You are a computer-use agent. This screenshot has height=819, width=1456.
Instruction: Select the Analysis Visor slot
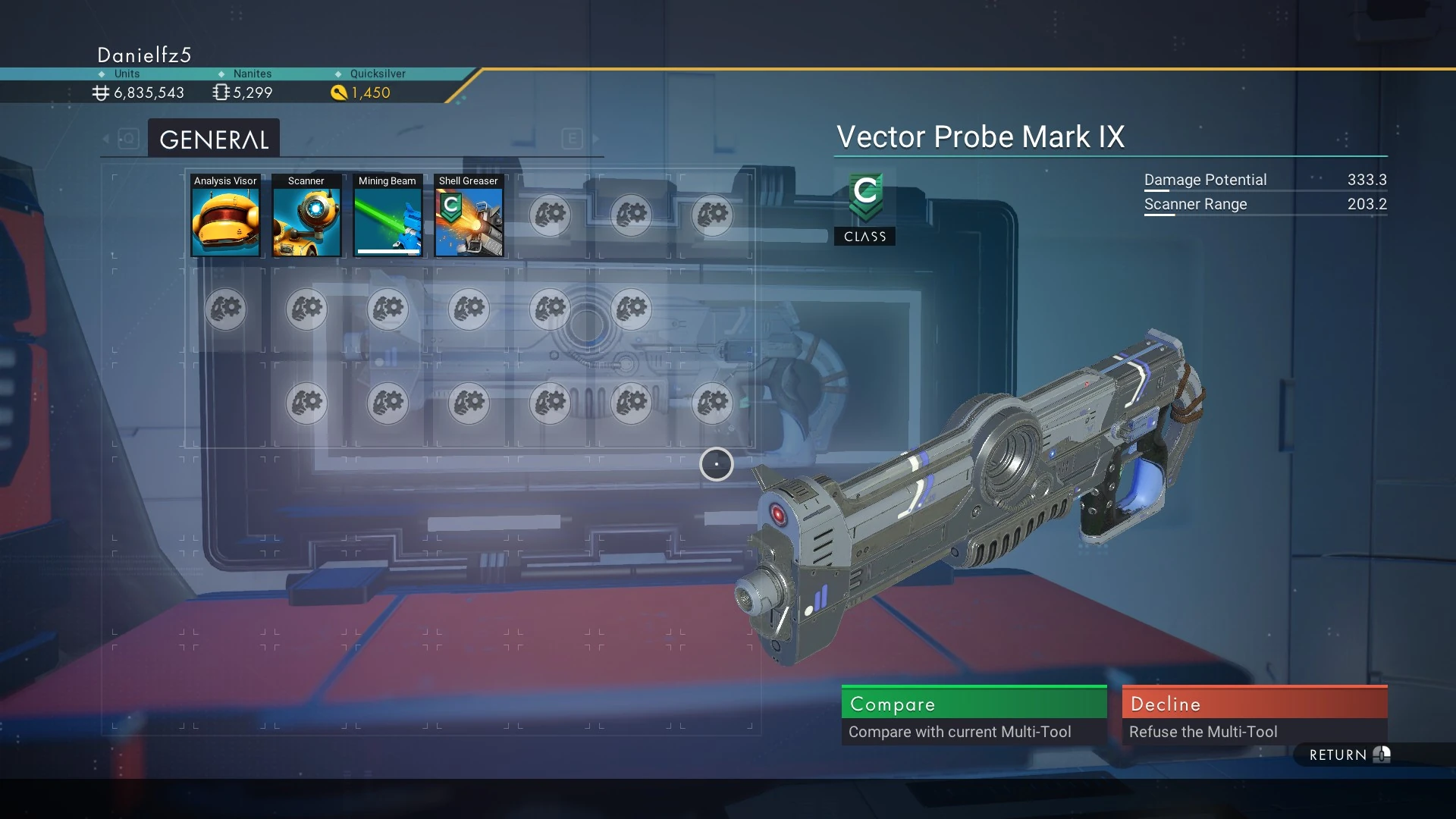tap(225, 216)
